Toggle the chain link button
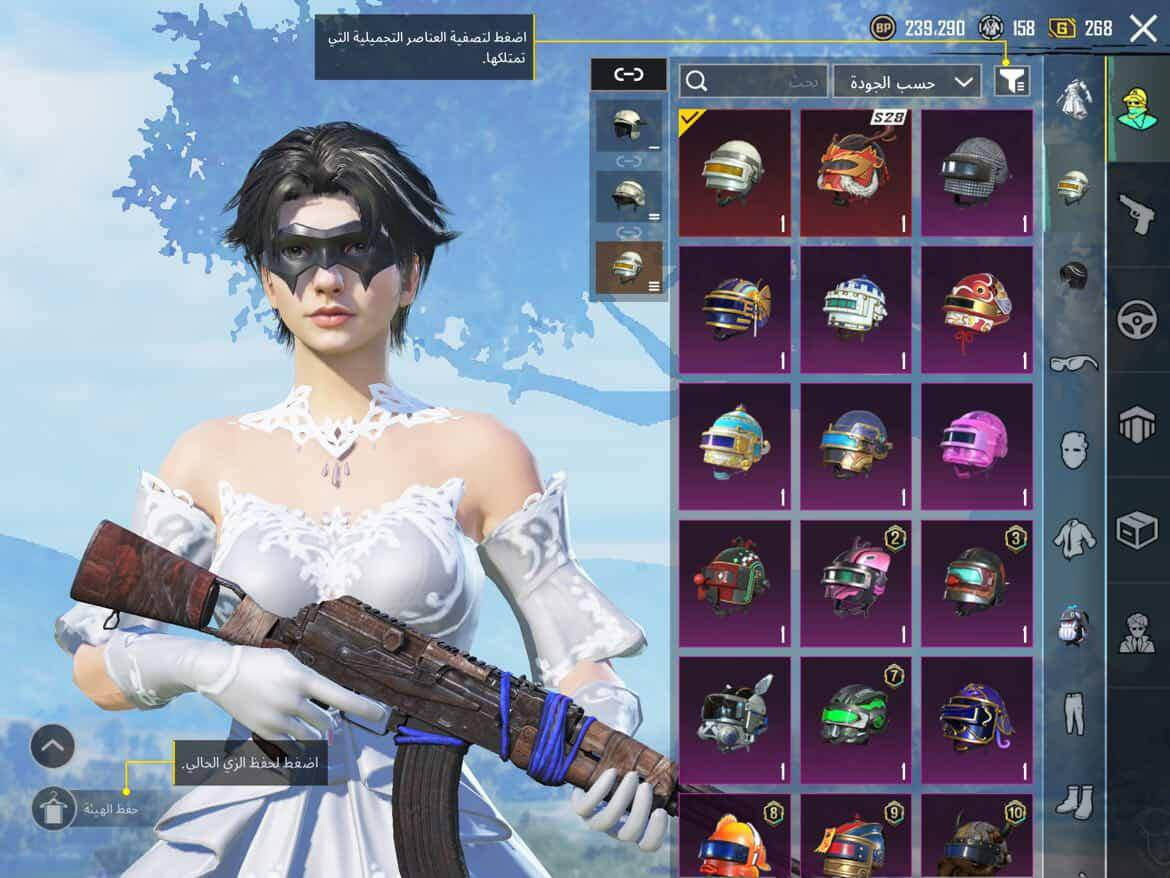 pos(628,74)
